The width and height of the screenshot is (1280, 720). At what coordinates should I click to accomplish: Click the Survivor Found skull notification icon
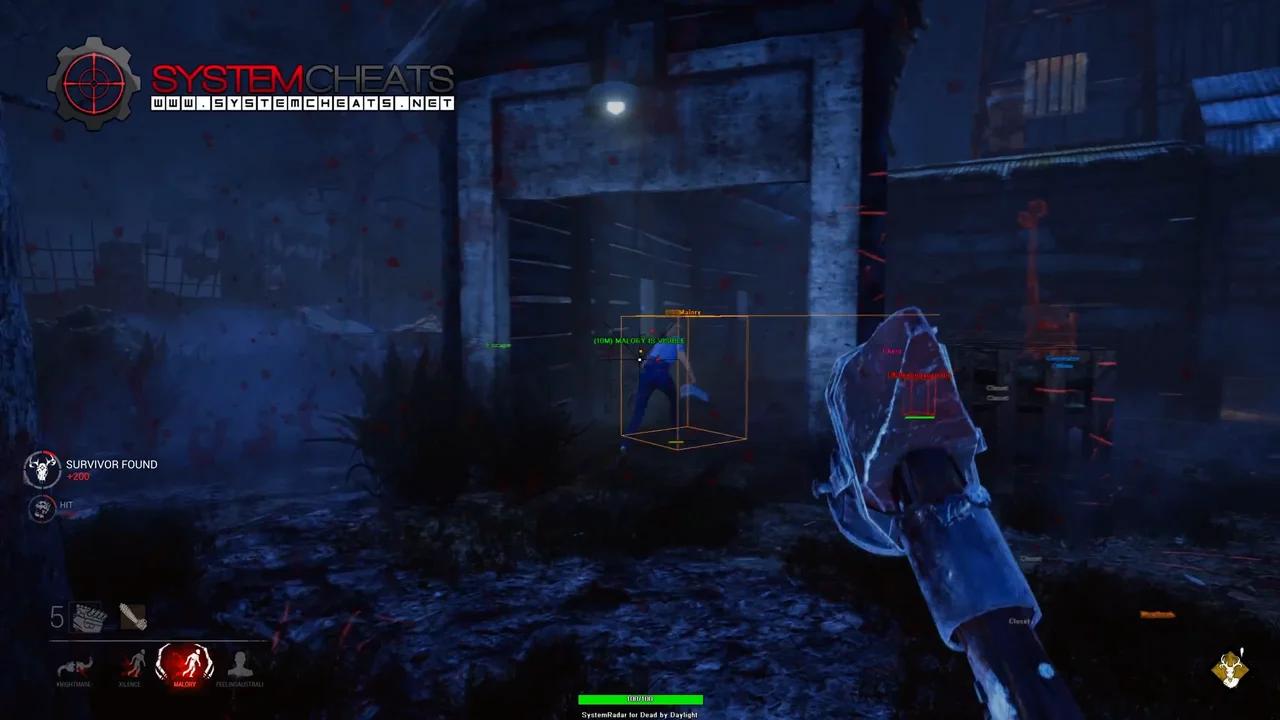41,468
